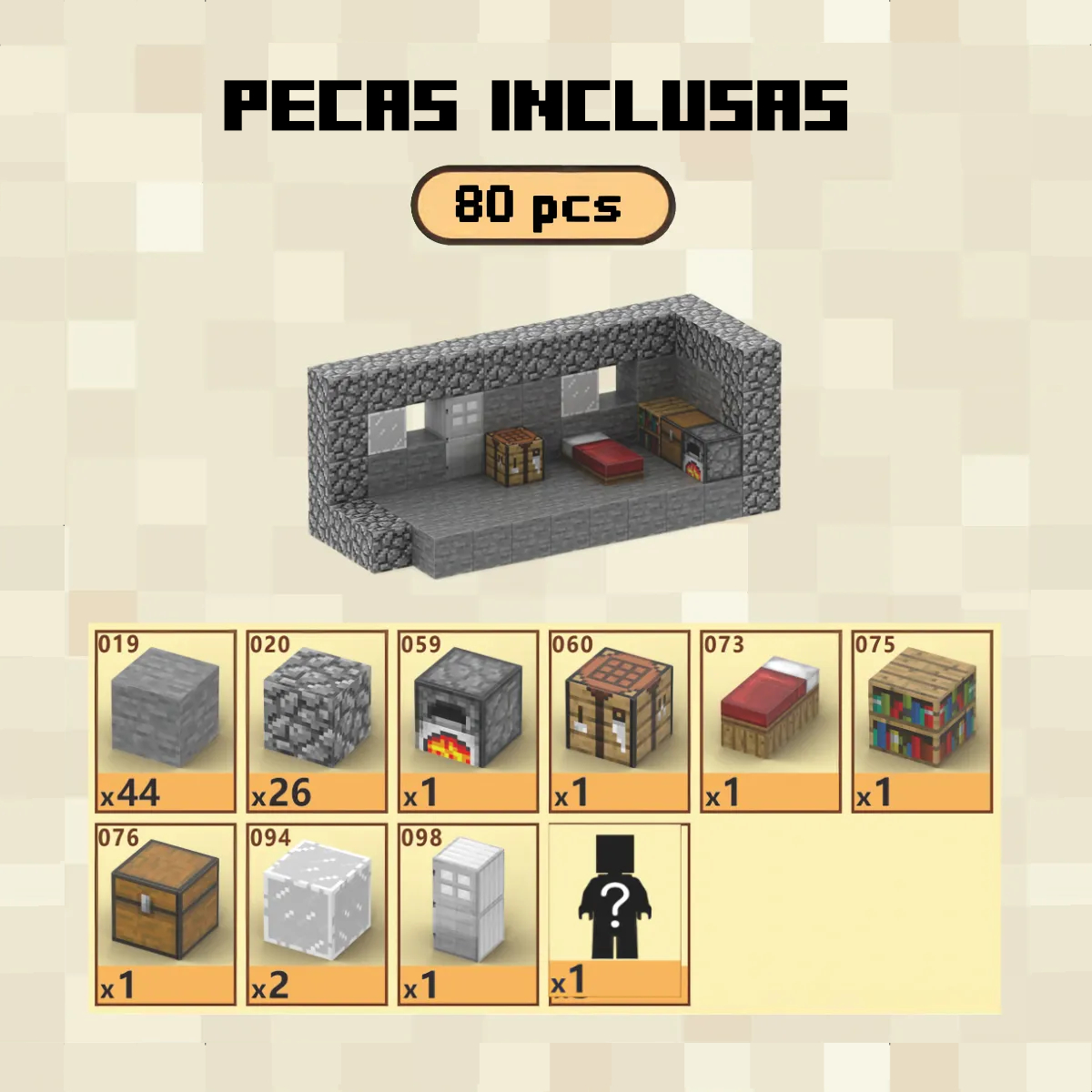Select the iron door tile 098
The image size is (1092, 1092).
click(x=468, y=913)
